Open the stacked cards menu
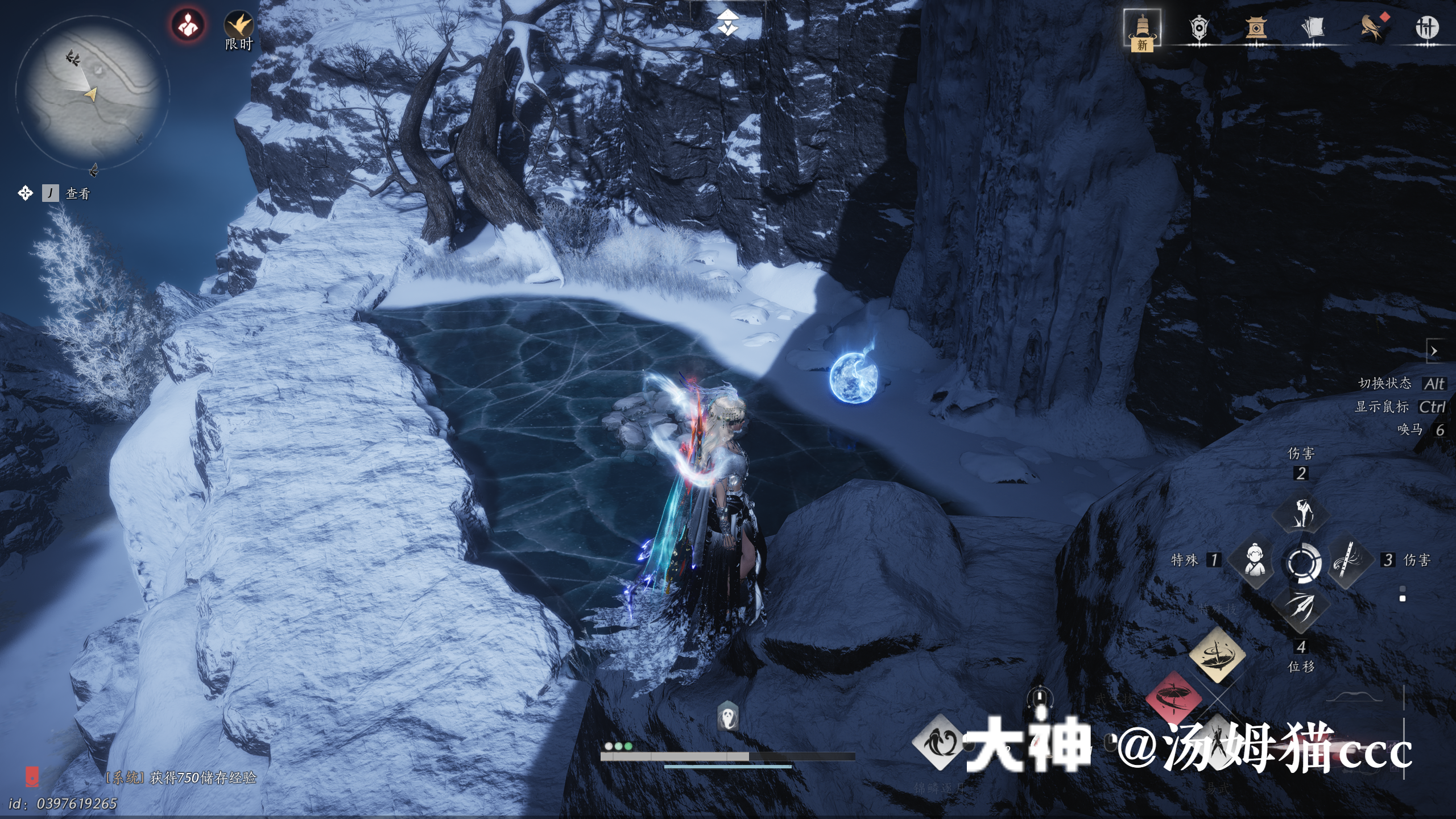This screenshot has width=1456, height=819. click(x=1313, y=27)
